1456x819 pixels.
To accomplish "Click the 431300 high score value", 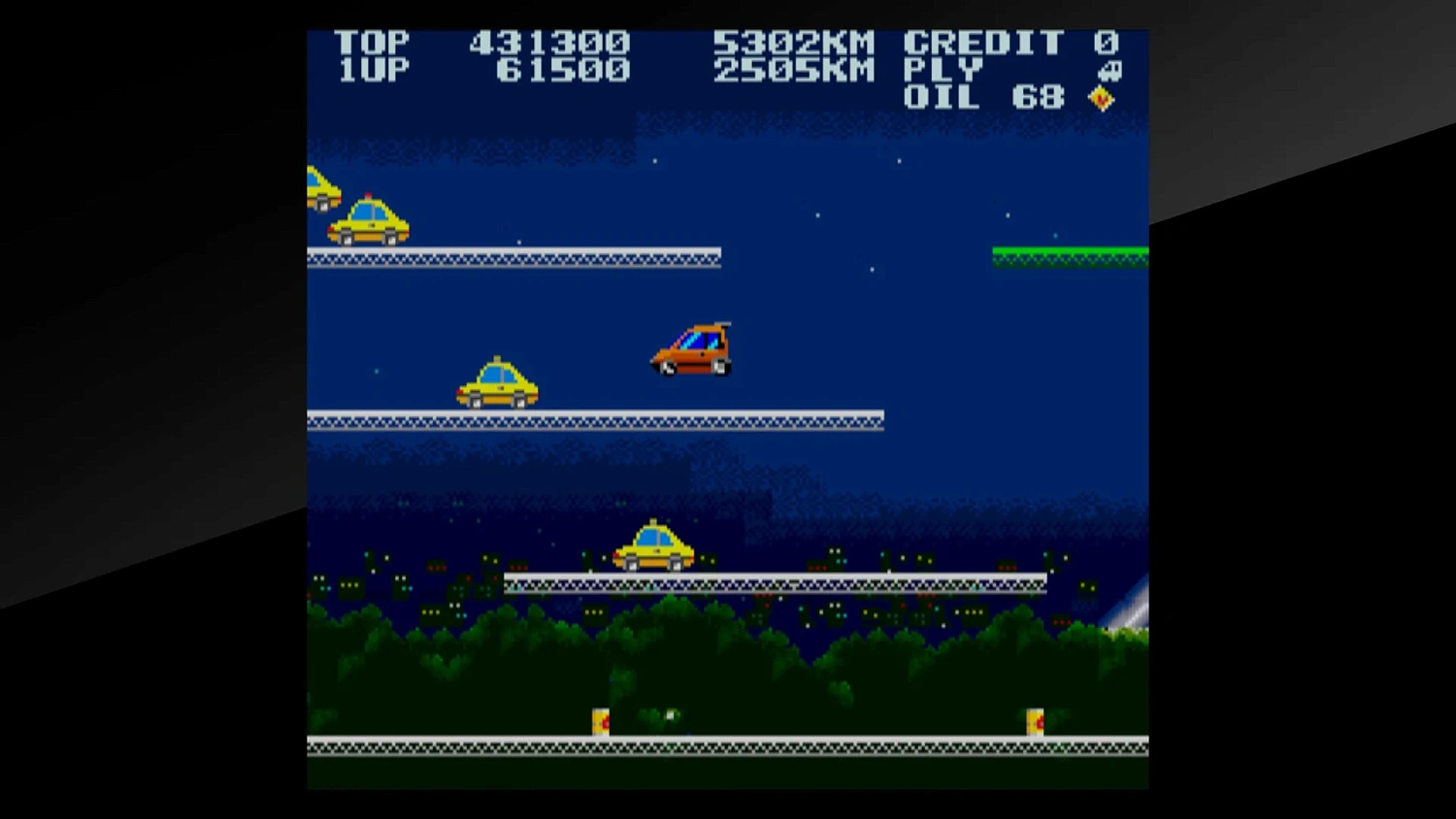I will [547, 42].
